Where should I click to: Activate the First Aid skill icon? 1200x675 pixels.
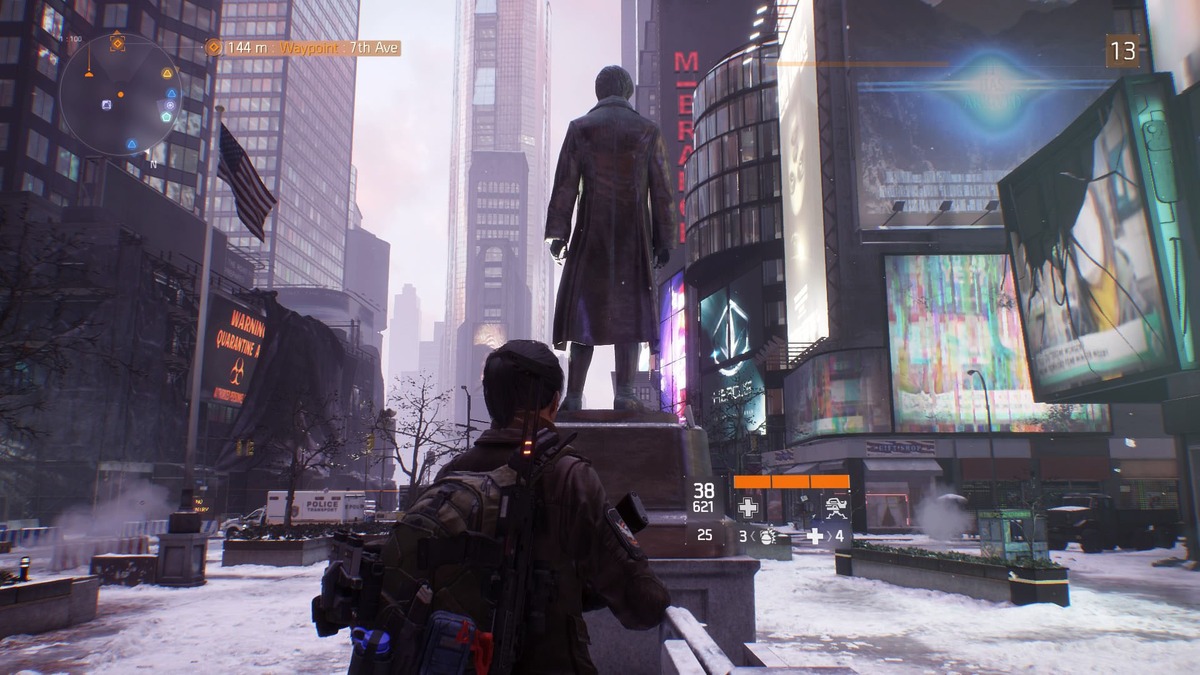(747, 507)
